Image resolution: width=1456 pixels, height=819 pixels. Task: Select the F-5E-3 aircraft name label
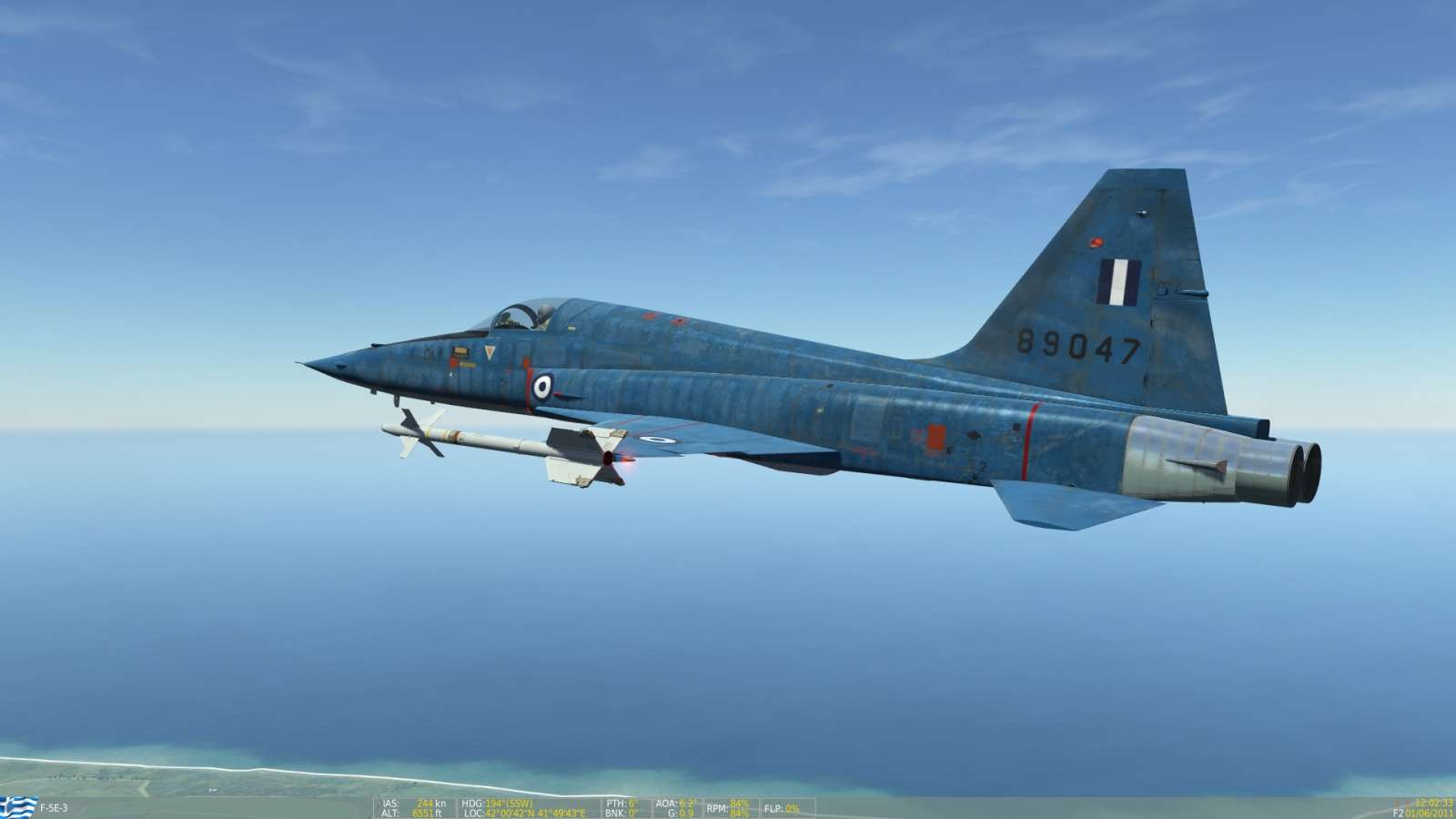click(53, 805)
